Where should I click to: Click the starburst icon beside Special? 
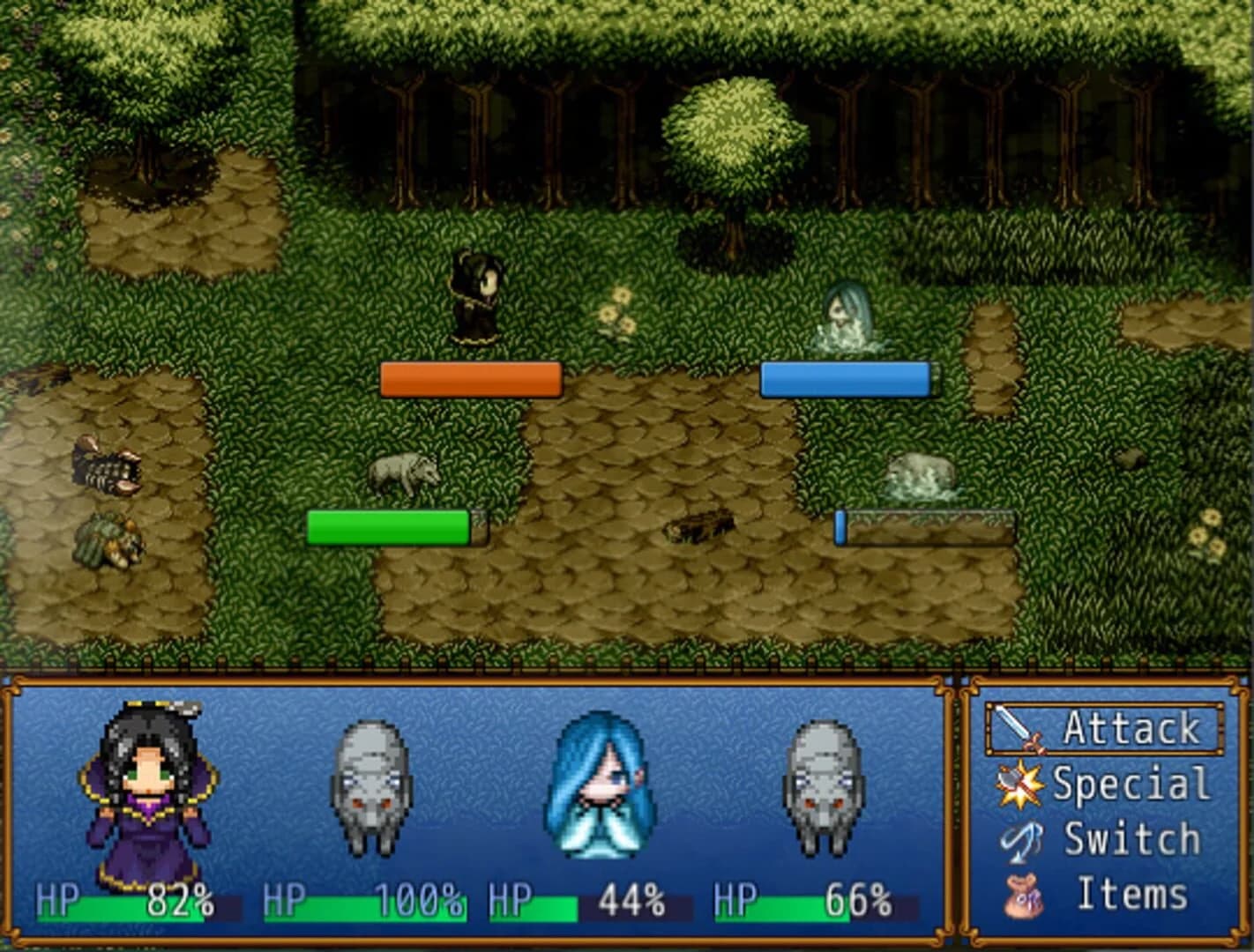1021,782
